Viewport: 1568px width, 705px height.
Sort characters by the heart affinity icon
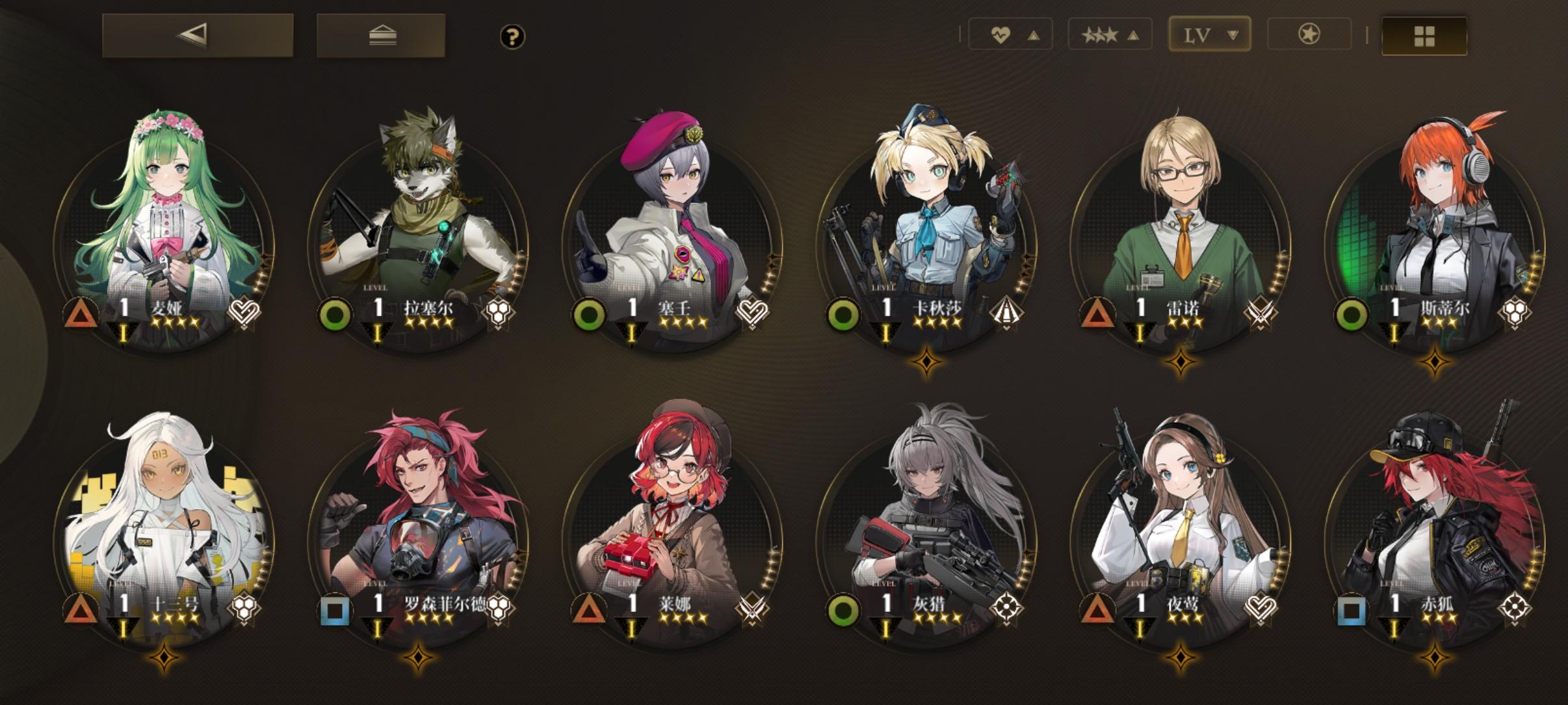[x=1001, y=34]
